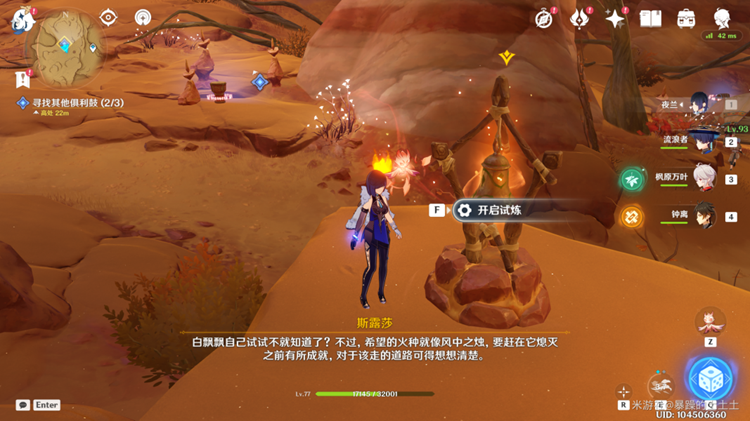Activate the blue dice elemental burst
The image size is (750, 421).
tap(711, 378)
